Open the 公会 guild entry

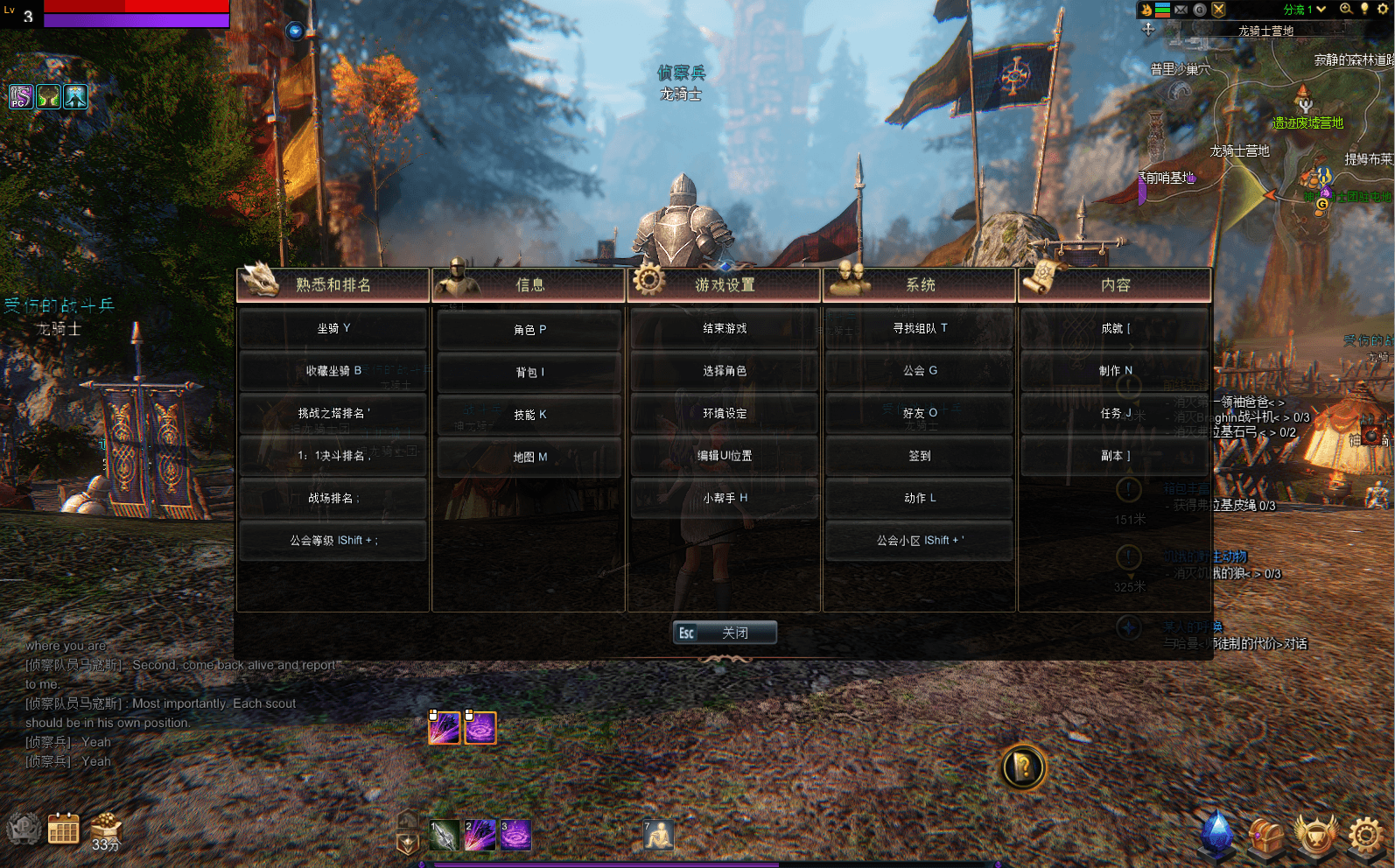click(x=919, y=371)
